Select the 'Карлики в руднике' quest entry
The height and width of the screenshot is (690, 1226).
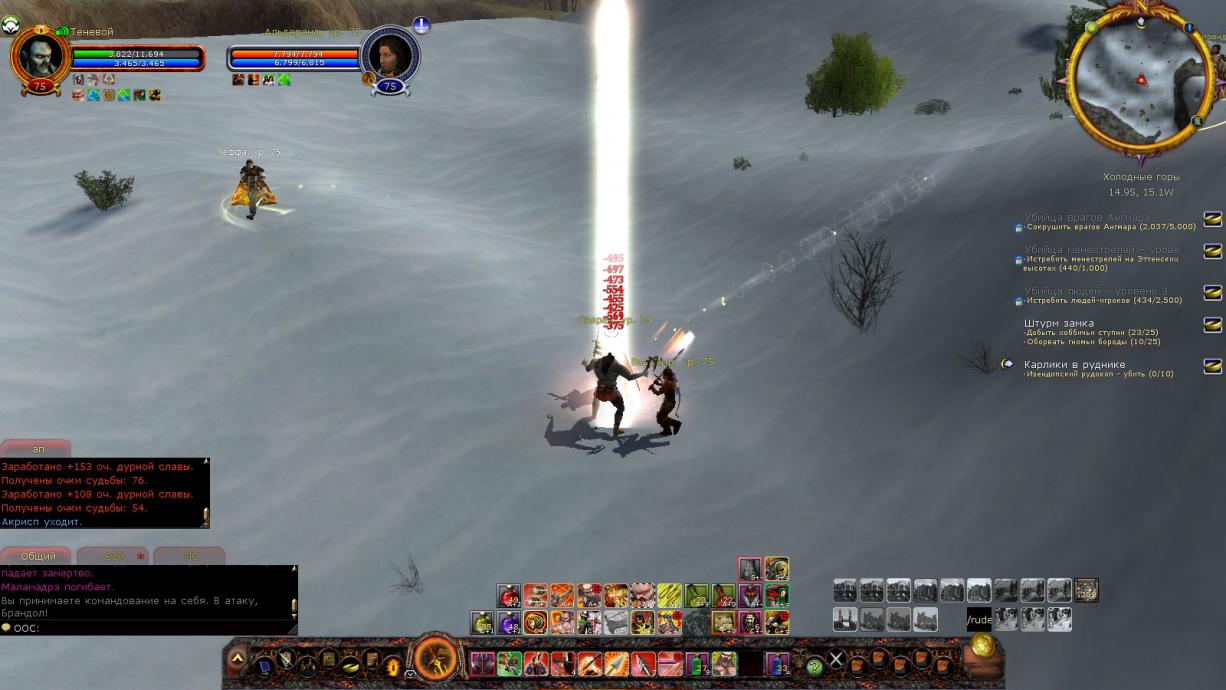click(1074, 365)
